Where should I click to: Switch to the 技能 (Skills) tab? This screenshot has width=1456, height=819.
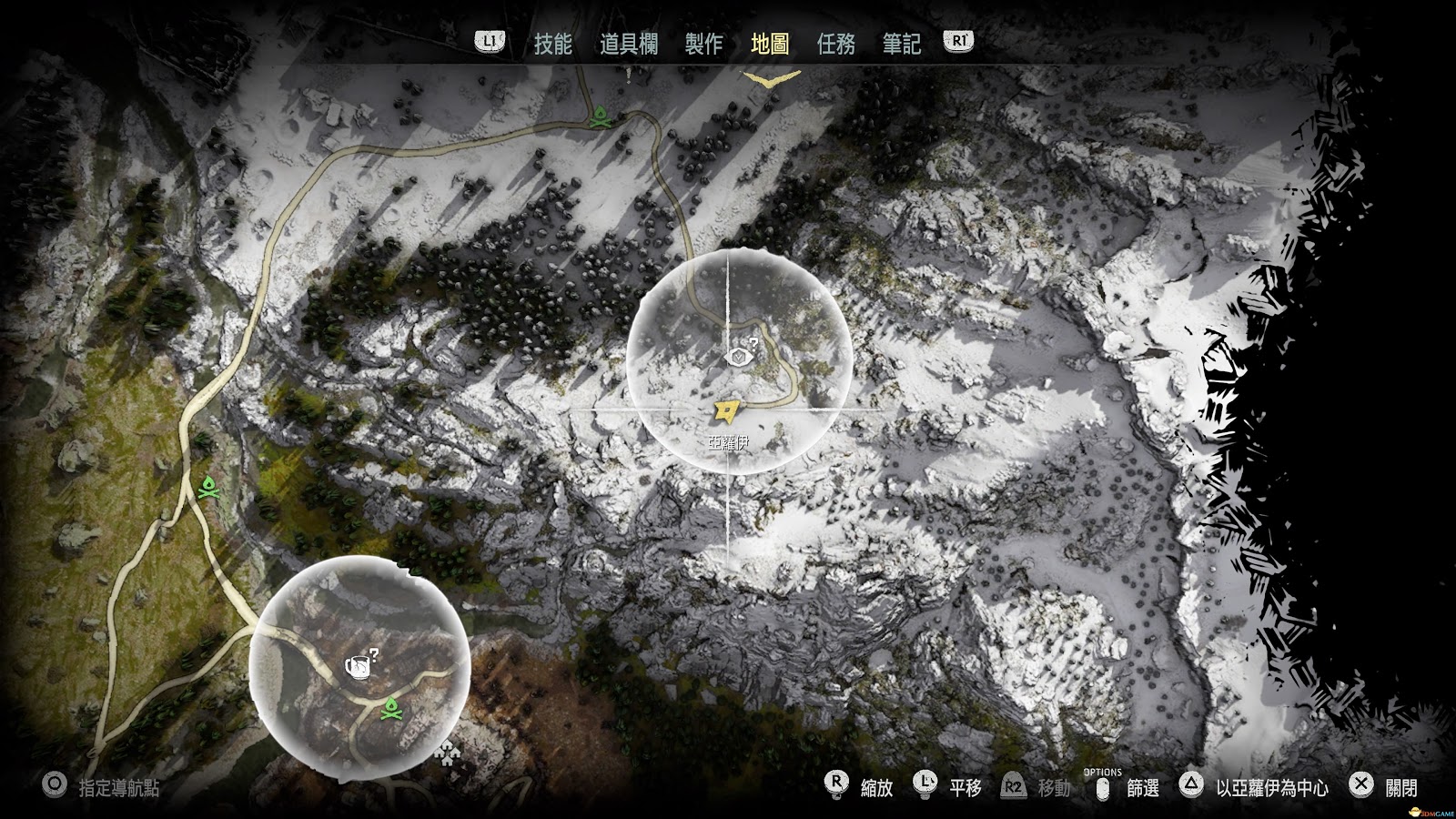[x=552, y=44]
